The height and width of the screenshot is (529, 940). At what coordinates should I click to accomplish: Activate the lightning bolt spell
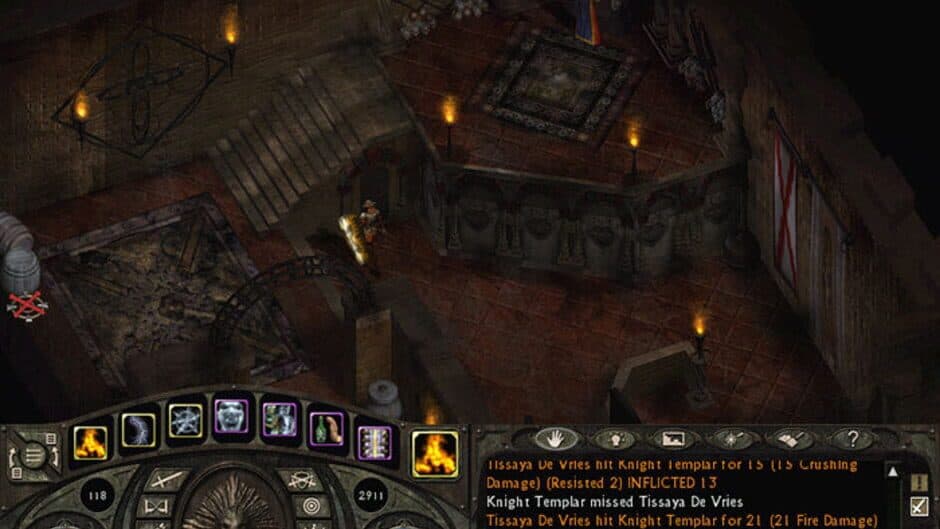[138, 431]
